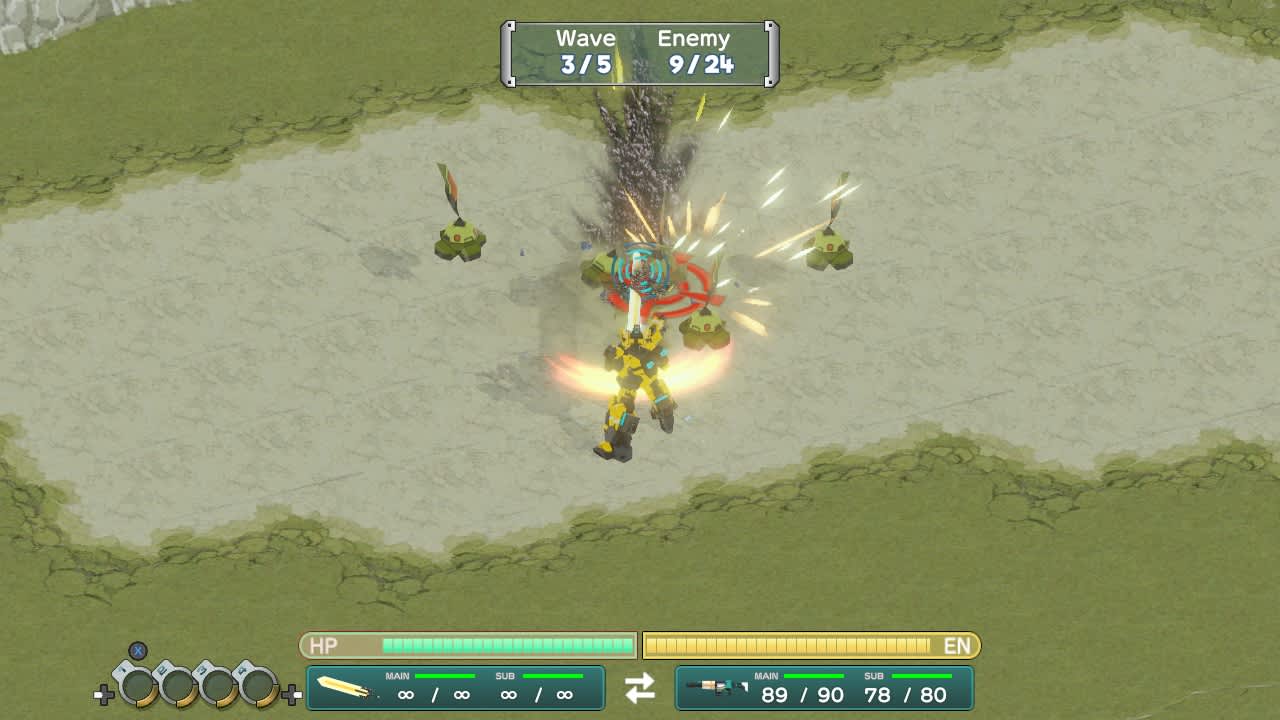Click the Wave label in the top panel

pos(585,38)
